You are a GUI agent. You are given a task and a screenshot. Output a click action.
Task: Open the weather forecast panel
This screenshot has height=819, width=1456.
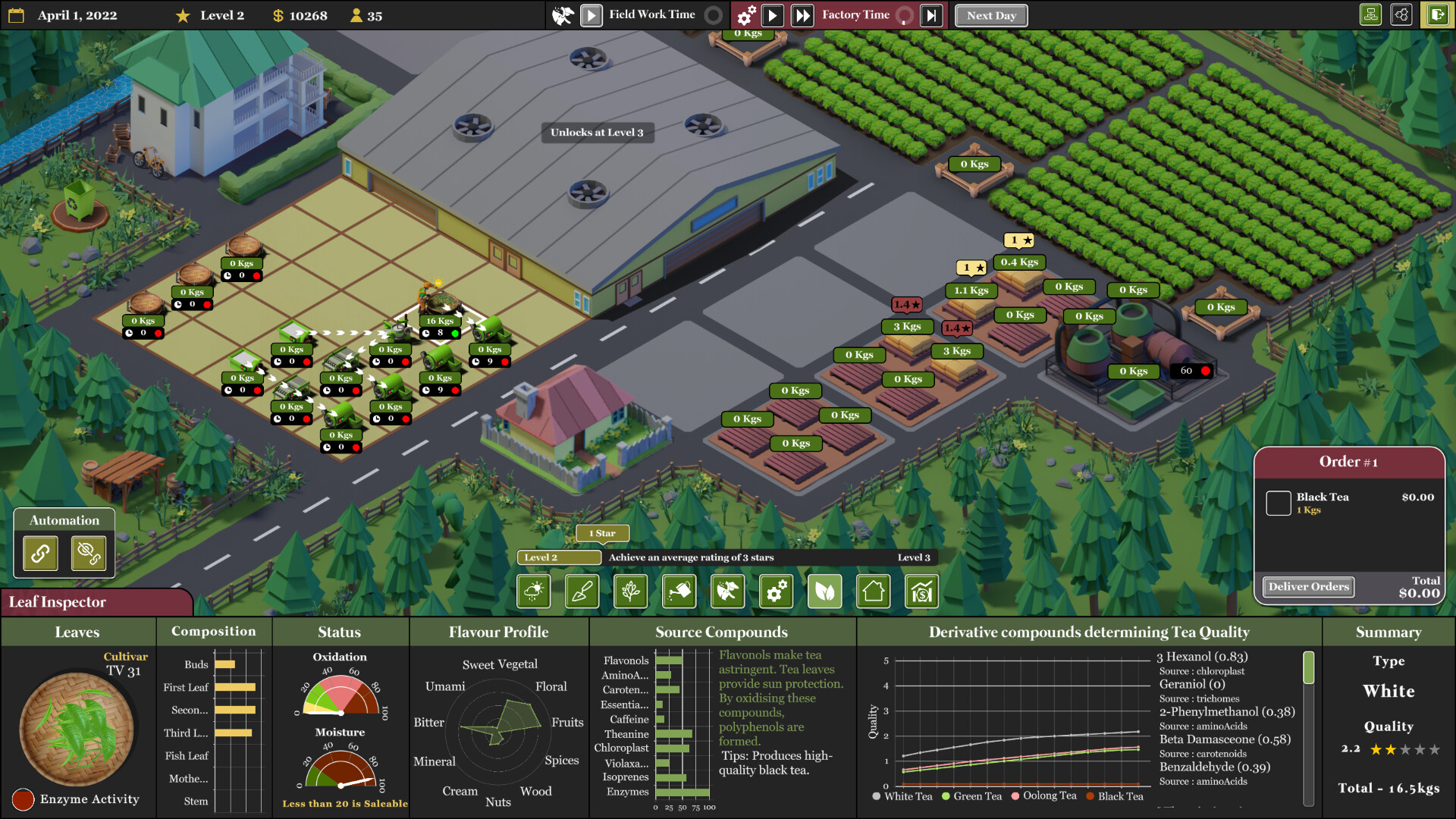click(x=533, y=591)
